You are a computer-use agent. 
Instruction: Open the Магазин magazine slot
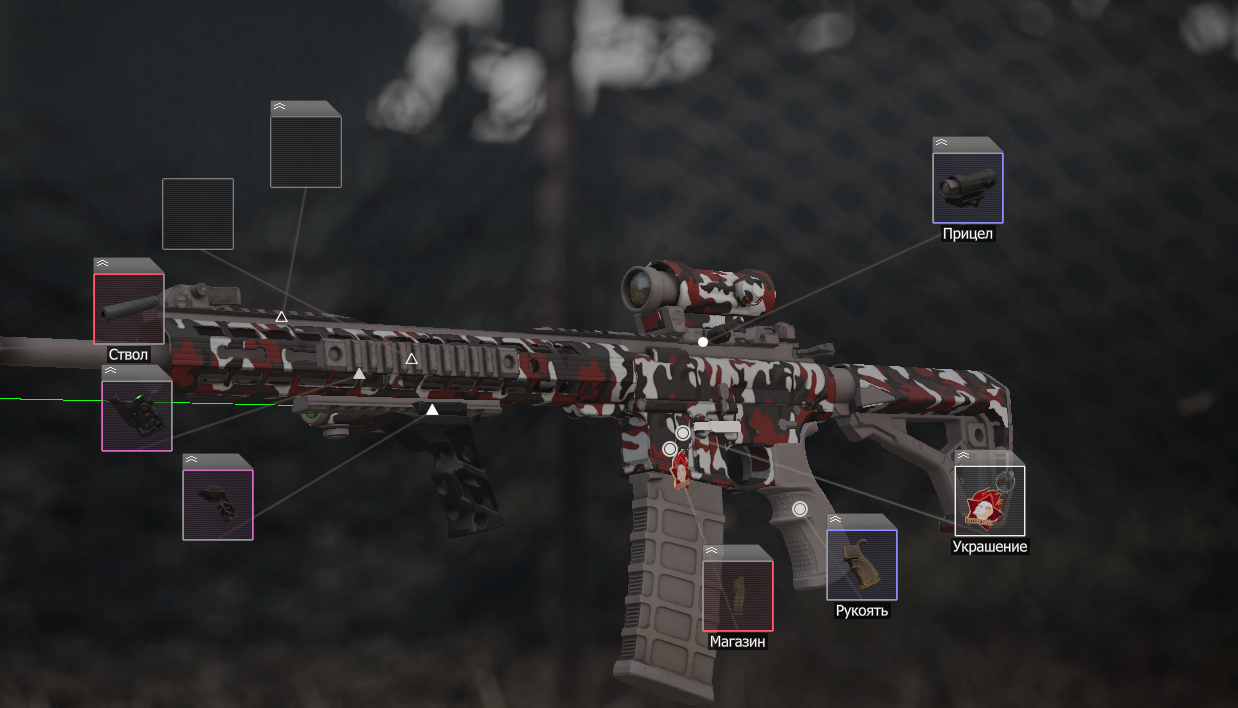738,596
